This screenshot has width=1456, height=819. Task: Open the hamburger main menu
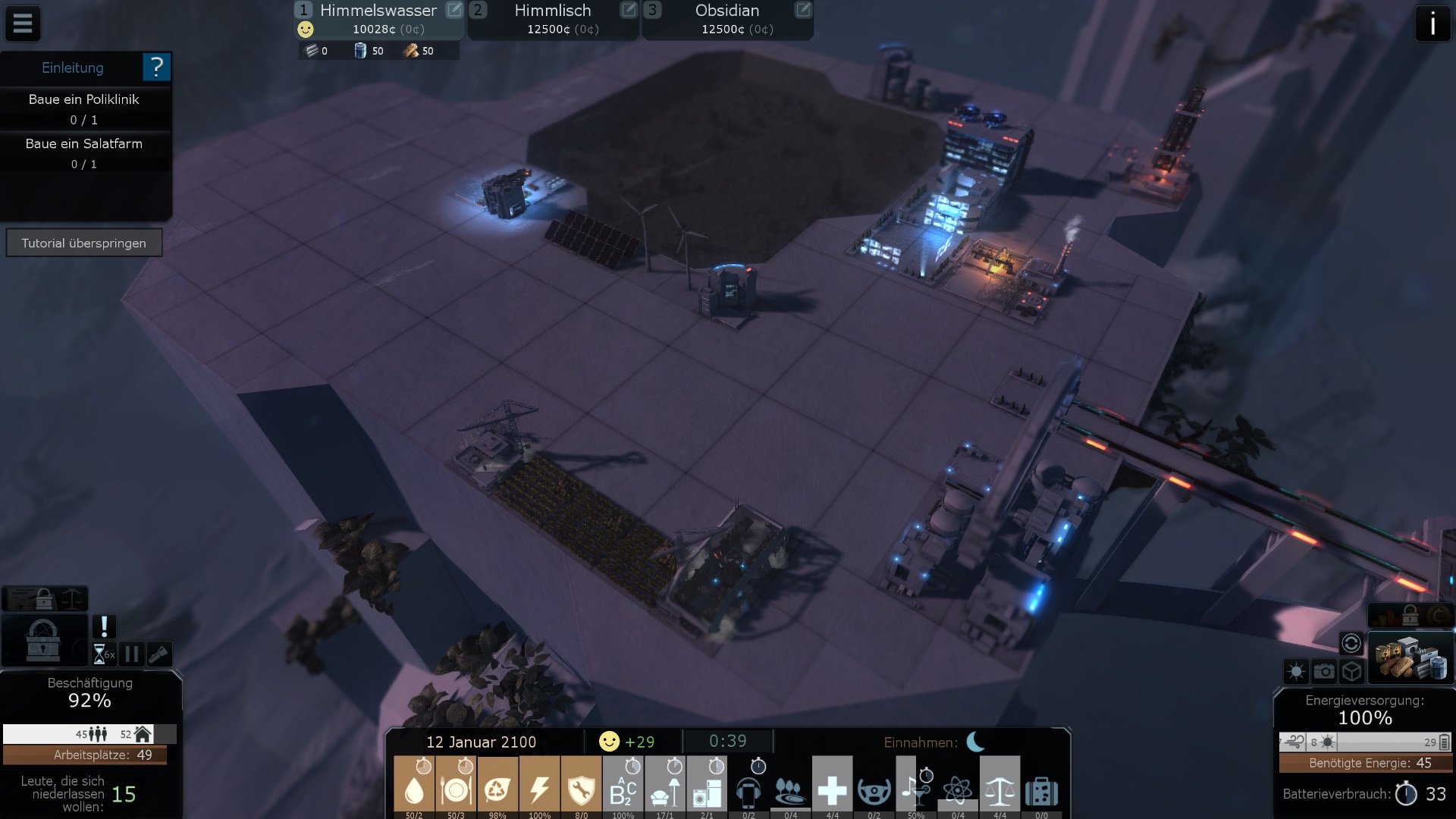point(23,24)
